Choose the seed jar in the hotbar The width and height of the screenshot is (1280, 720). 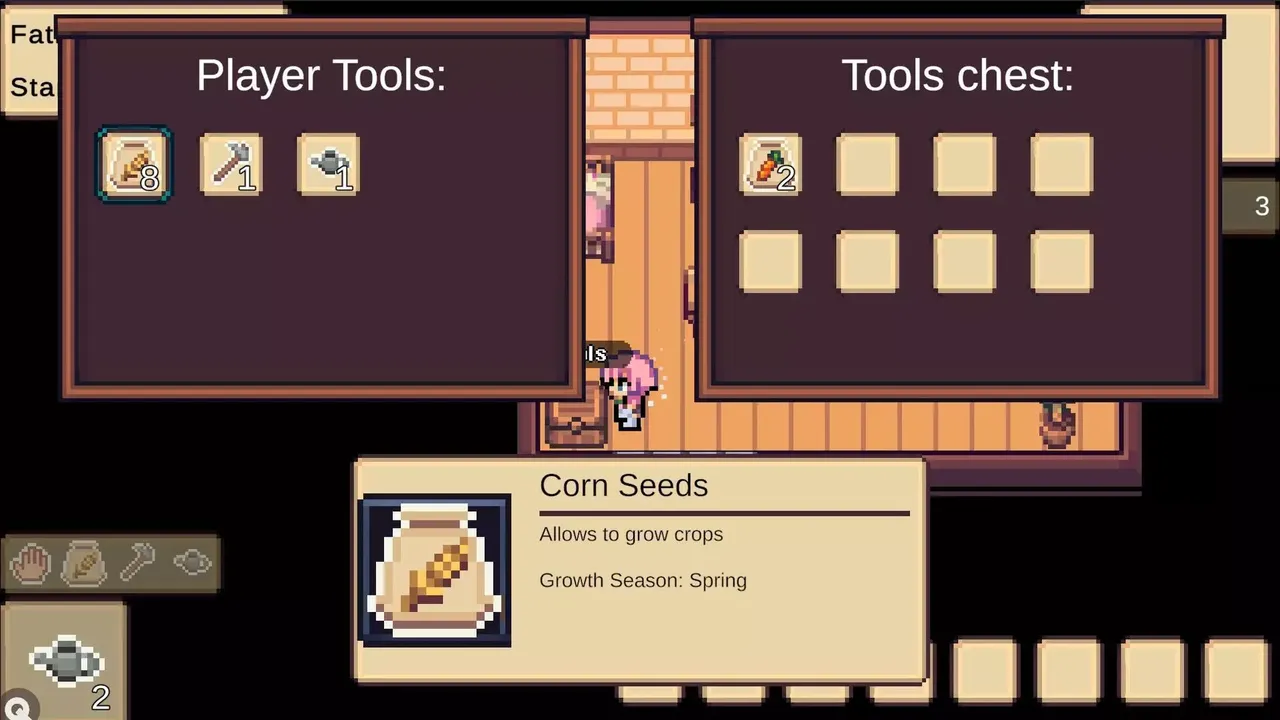click(84, 563)
